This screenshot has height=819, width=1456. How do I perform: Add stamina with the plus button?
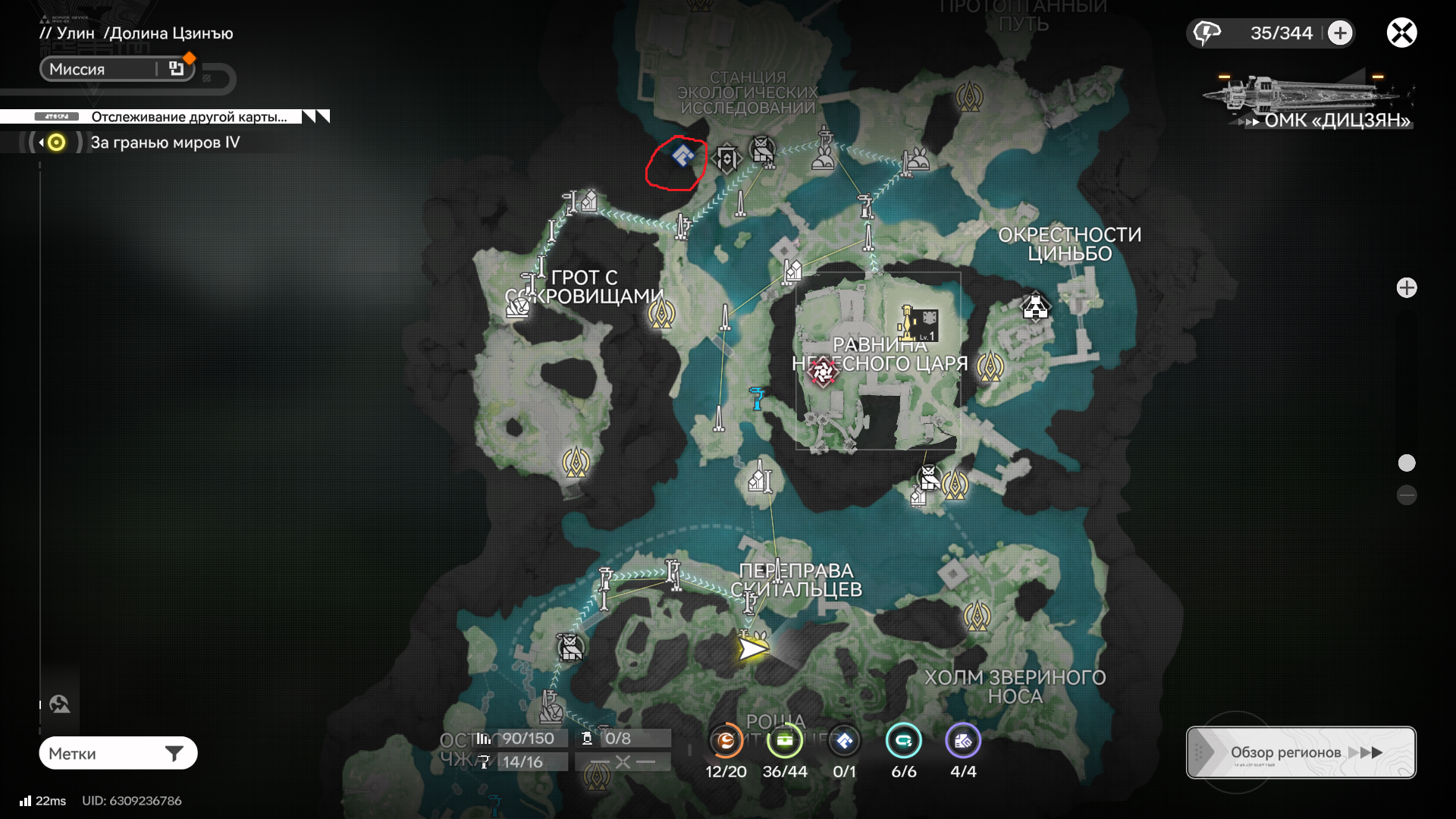[x=1340, y=33]
